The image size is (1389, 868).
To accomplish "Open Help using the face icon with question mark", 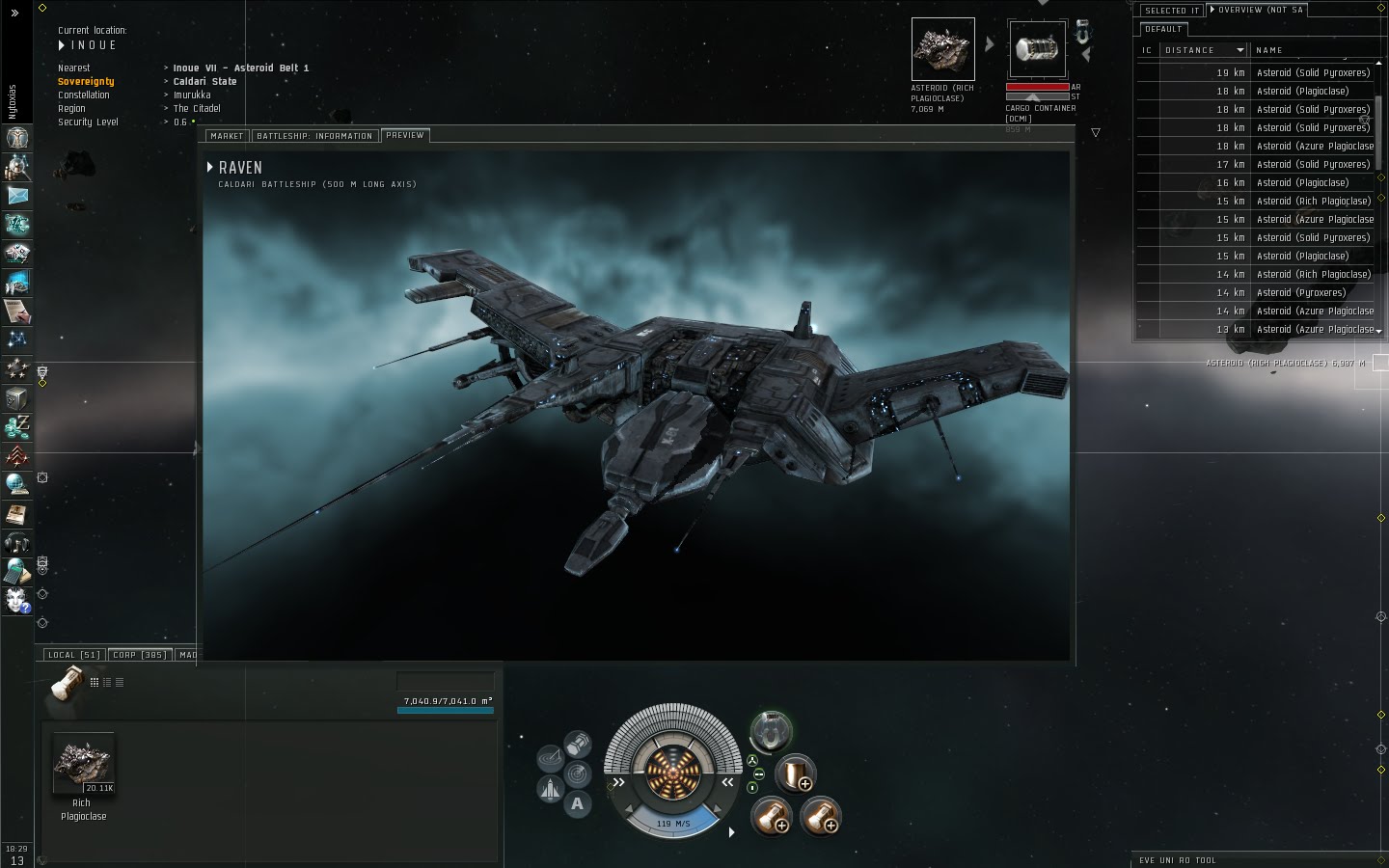I will [16, 603].
